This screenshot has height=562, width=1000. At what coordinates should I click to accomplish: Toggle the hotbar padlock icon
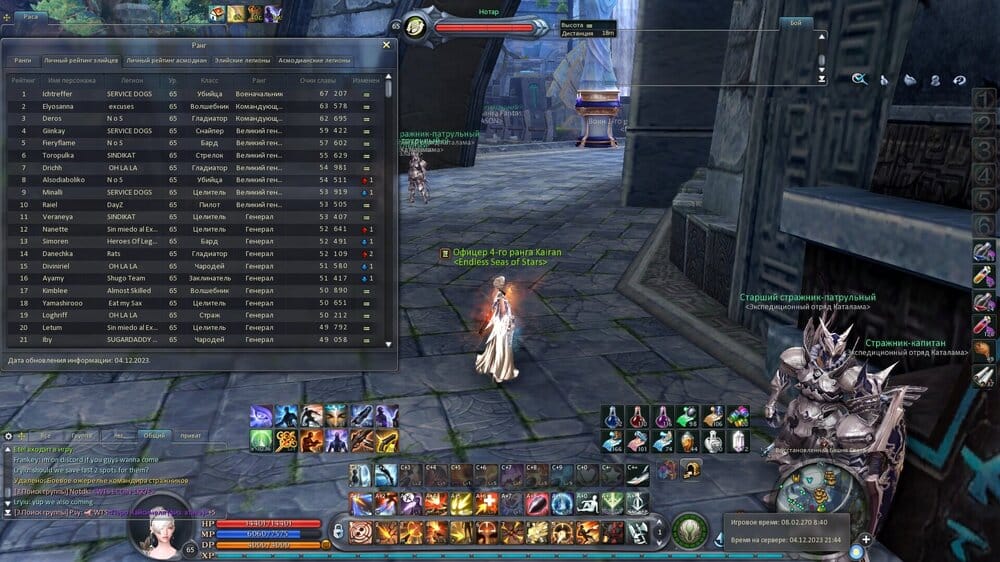pos(339,529)
